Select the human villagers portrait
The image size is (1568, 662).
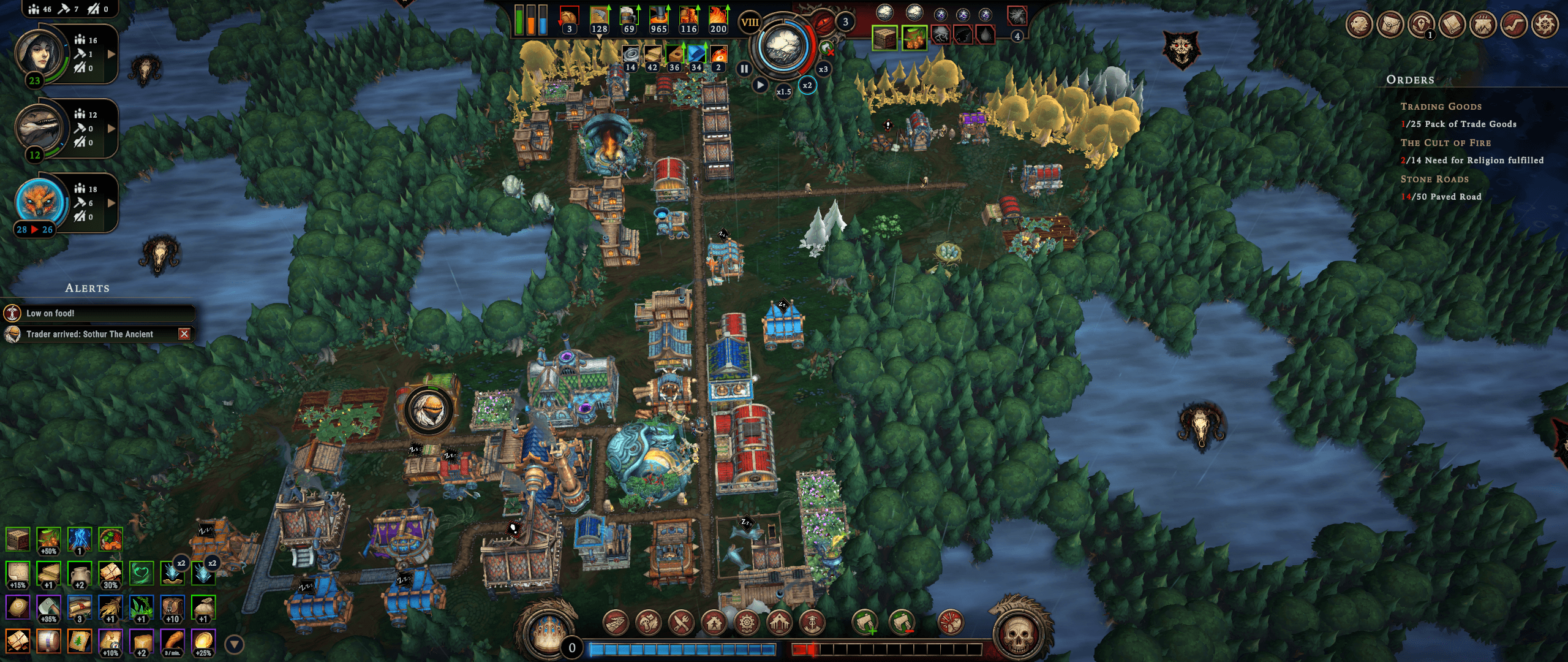[x=40, y=54]
